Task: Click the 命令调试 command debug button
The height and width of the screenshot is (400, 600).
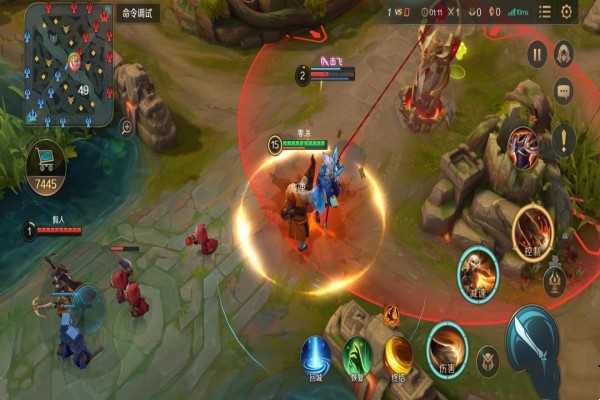Action: 139,14
